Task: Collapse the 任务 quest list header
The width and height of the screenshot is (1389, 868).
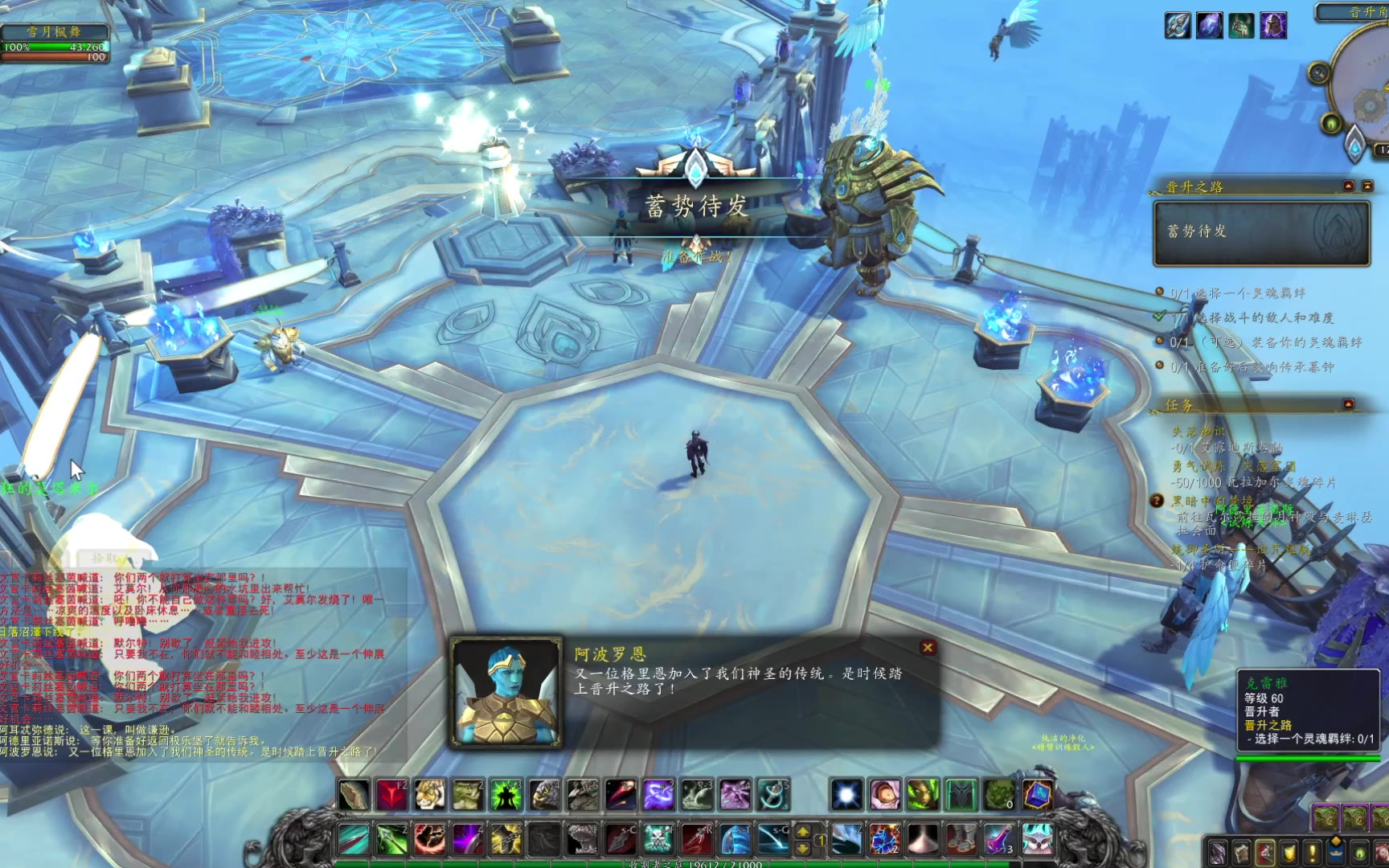Action: click(x=1349, y=403)
